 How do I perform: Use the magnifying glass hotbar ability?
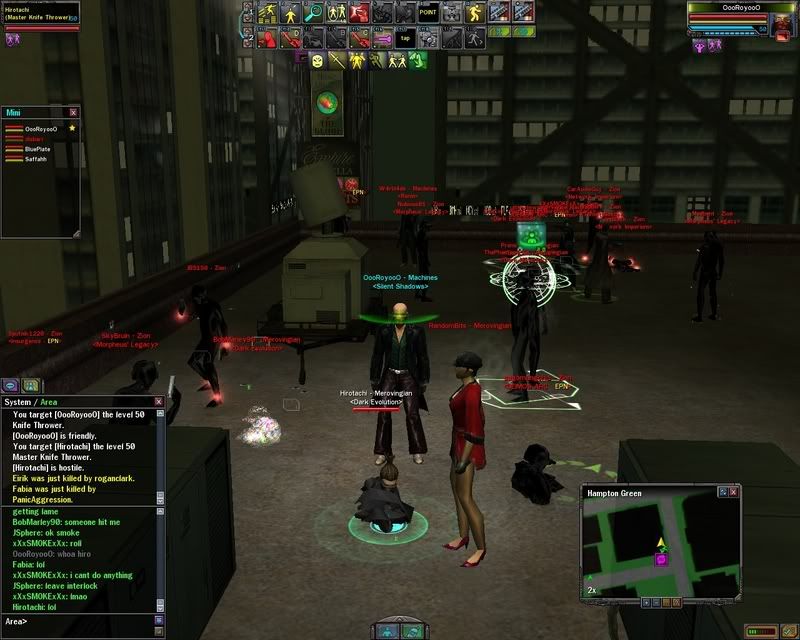pos(313,13)
